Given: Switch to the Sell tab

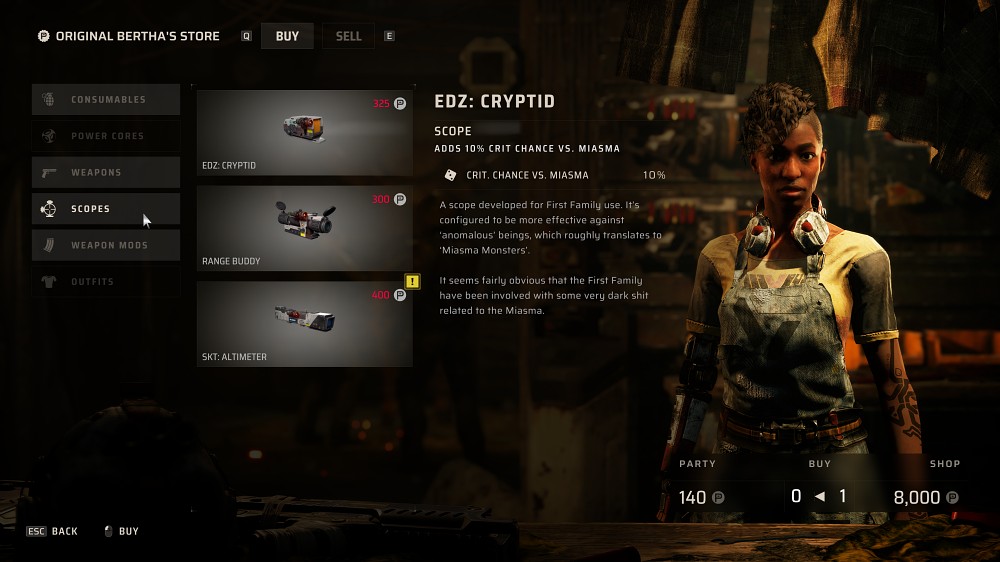Looking at the screenshot, I should point(348,36).
